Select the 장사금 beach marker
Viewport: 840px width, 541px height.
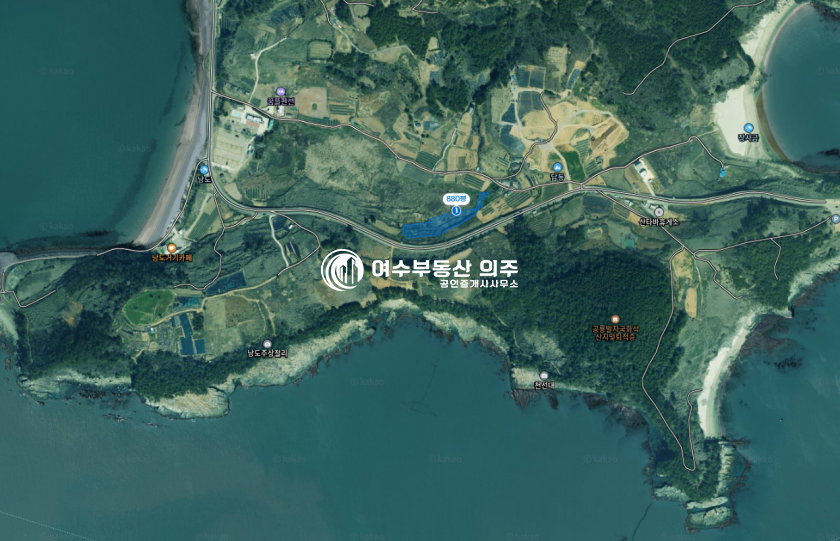[748, 127]
